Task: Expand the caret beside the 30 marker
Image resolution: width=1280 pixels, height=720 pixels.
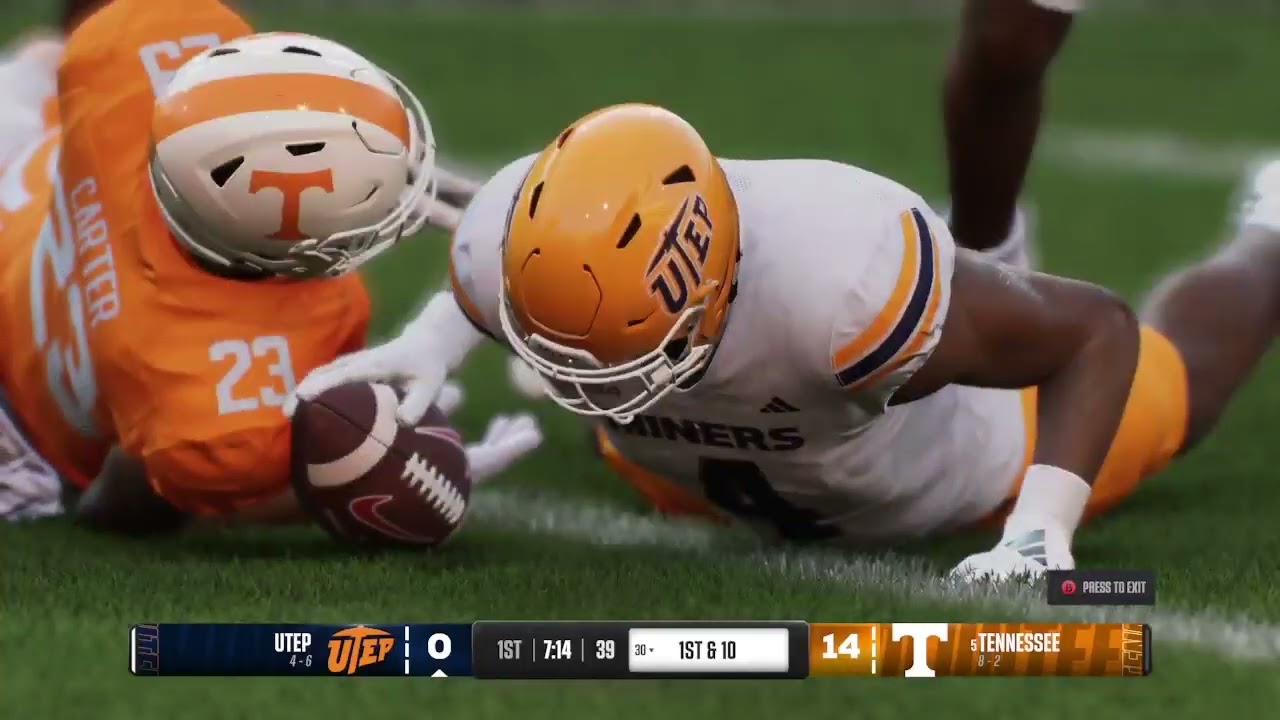Action: point(654,648)
